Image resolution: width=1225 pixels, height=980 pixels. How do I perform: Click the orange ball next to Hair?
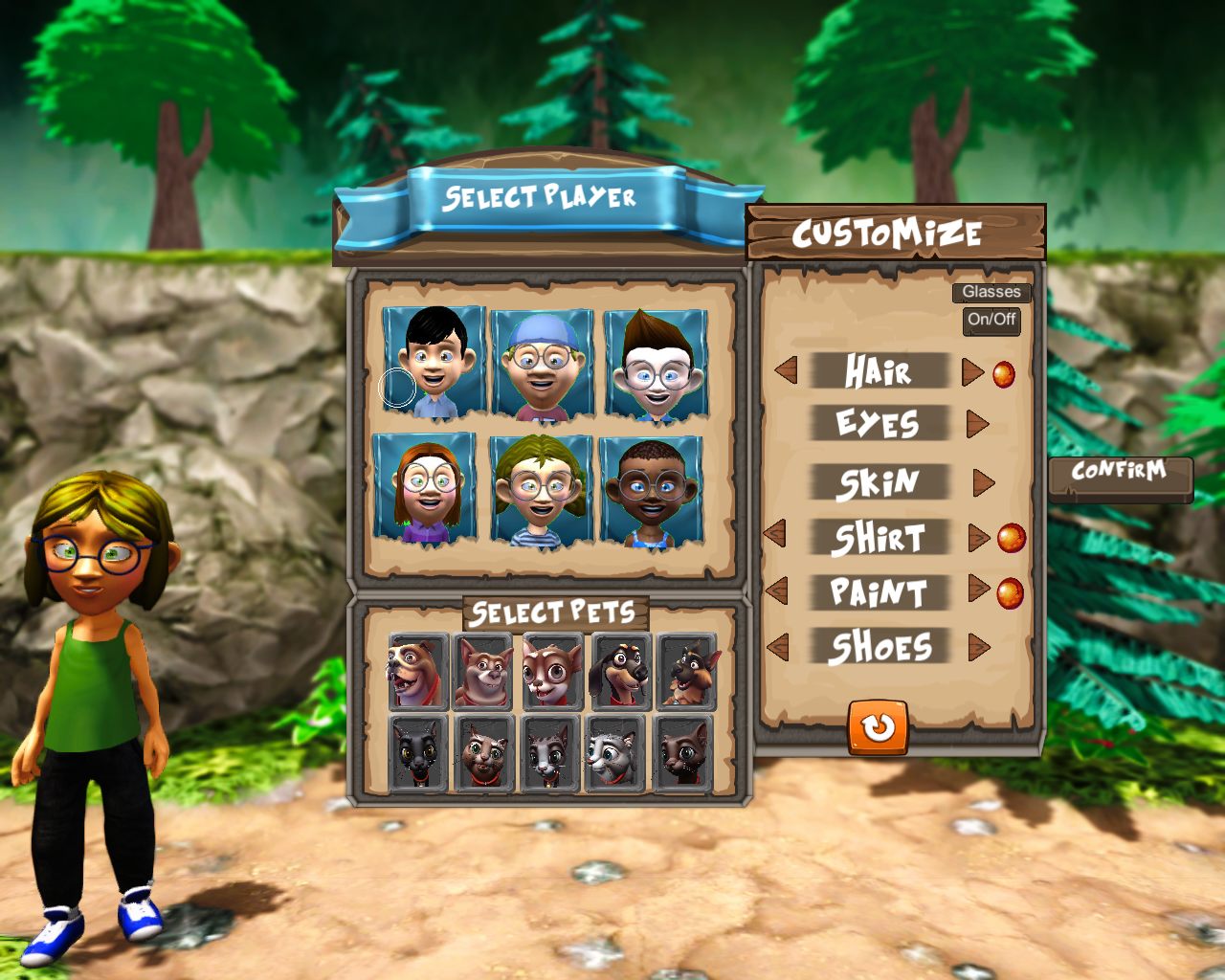pos(1003,373)
